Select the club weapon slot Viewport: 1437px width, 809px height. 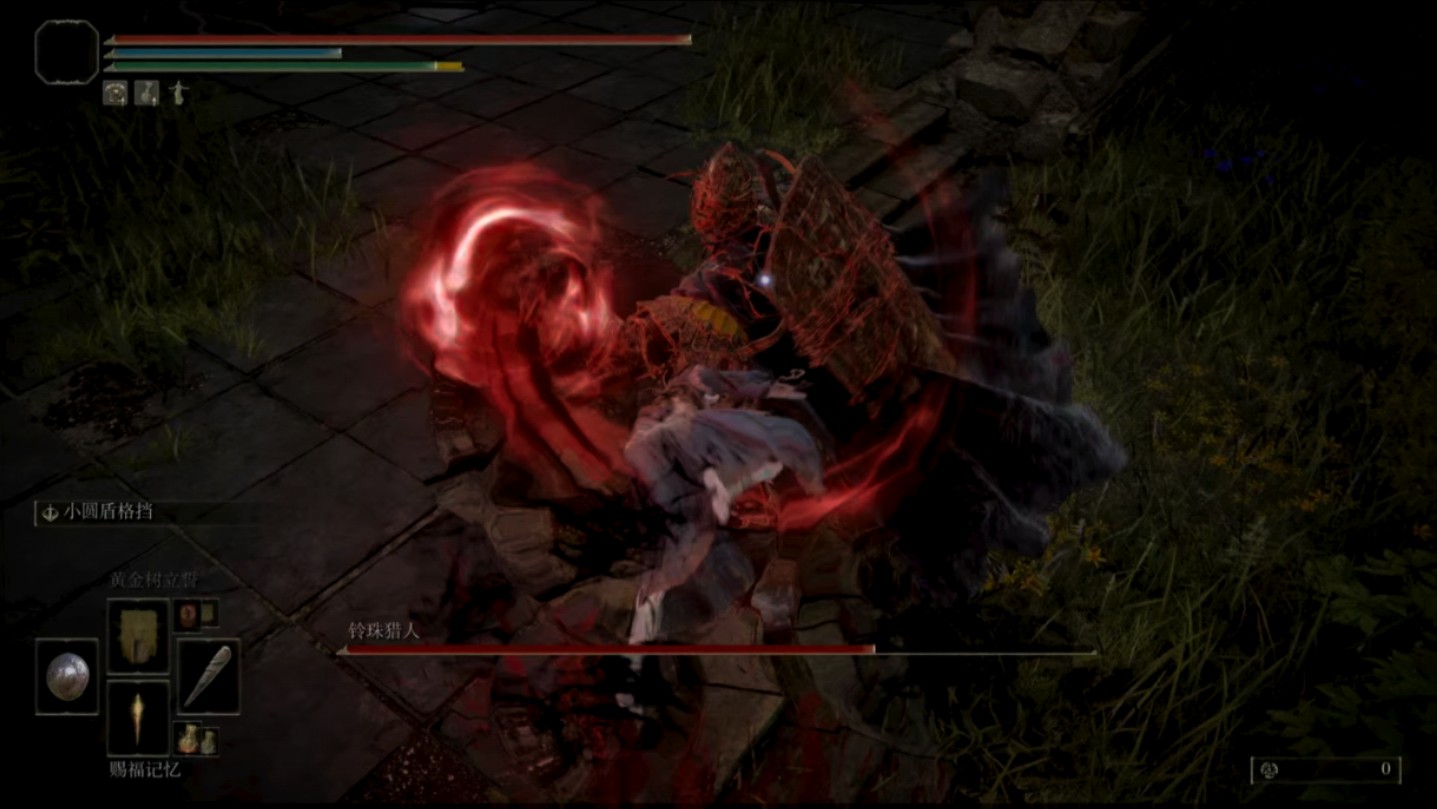tap(209, 676)
